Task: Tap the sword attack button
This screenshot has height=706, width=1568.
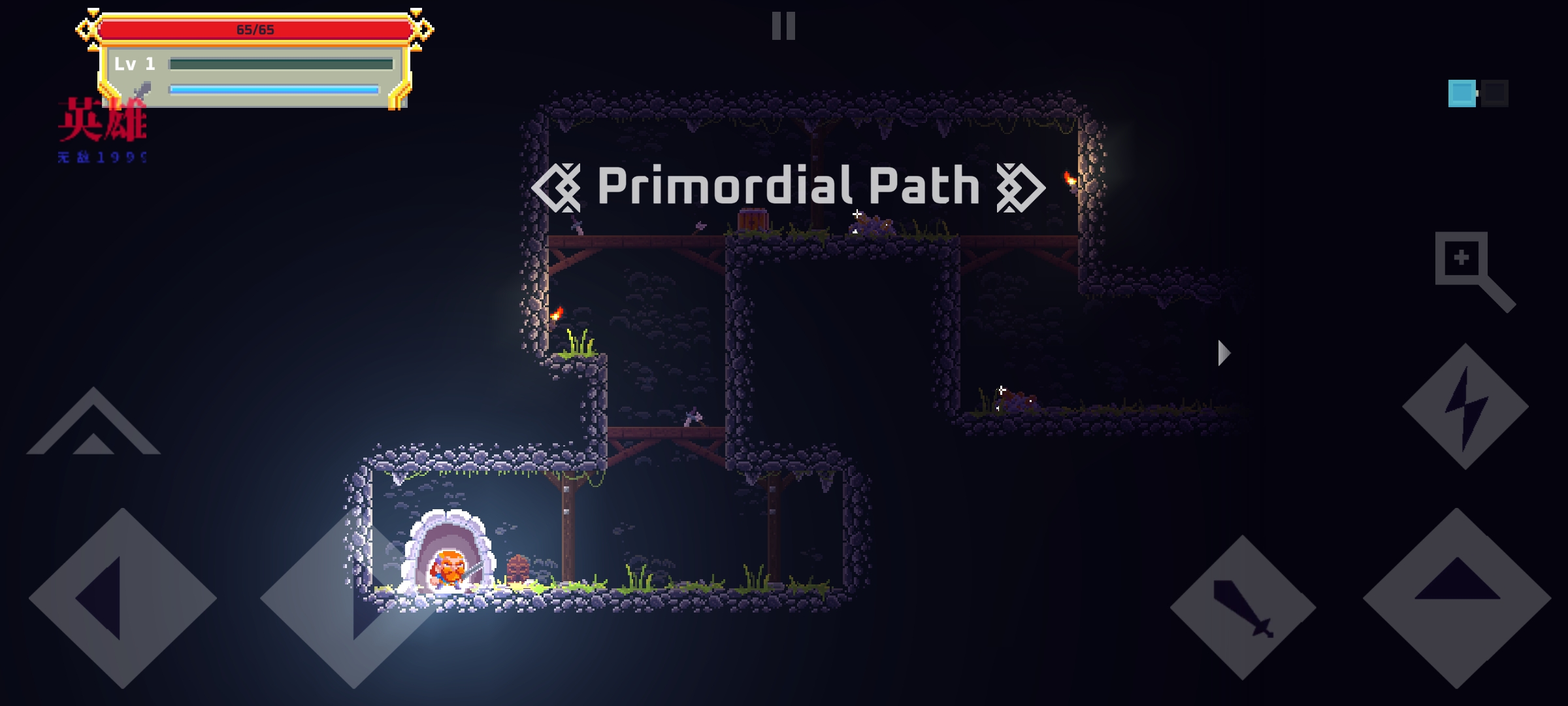Action: (1243, 607)
